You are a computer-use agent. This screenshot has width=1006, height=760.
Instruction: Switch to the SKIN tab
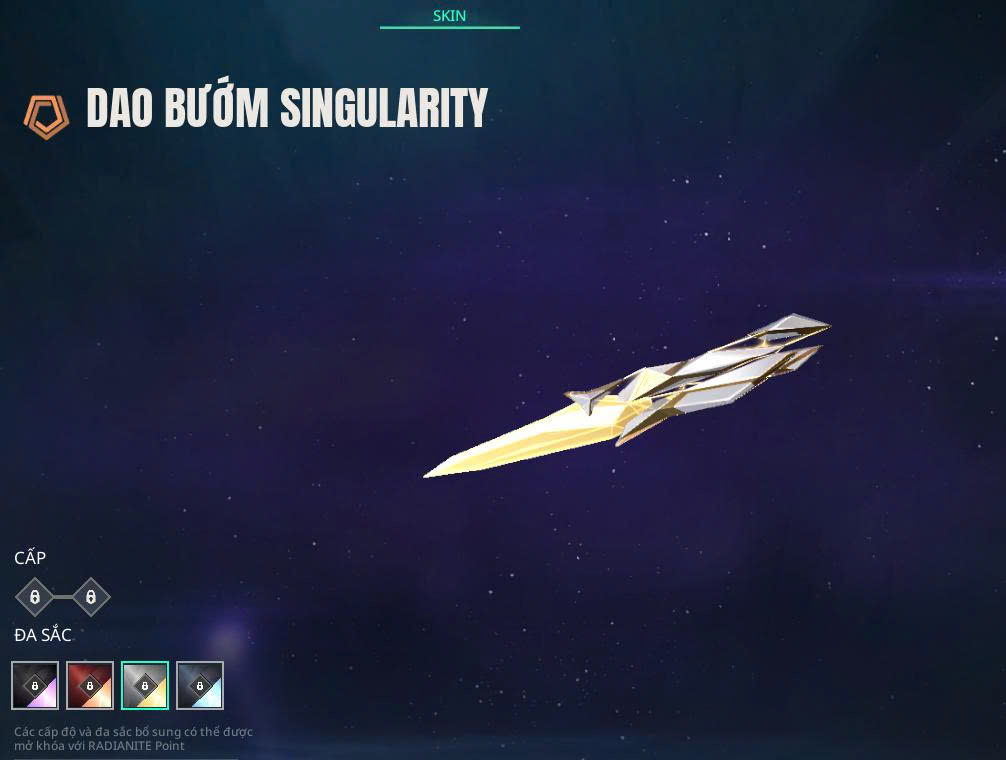pos(449,16)
